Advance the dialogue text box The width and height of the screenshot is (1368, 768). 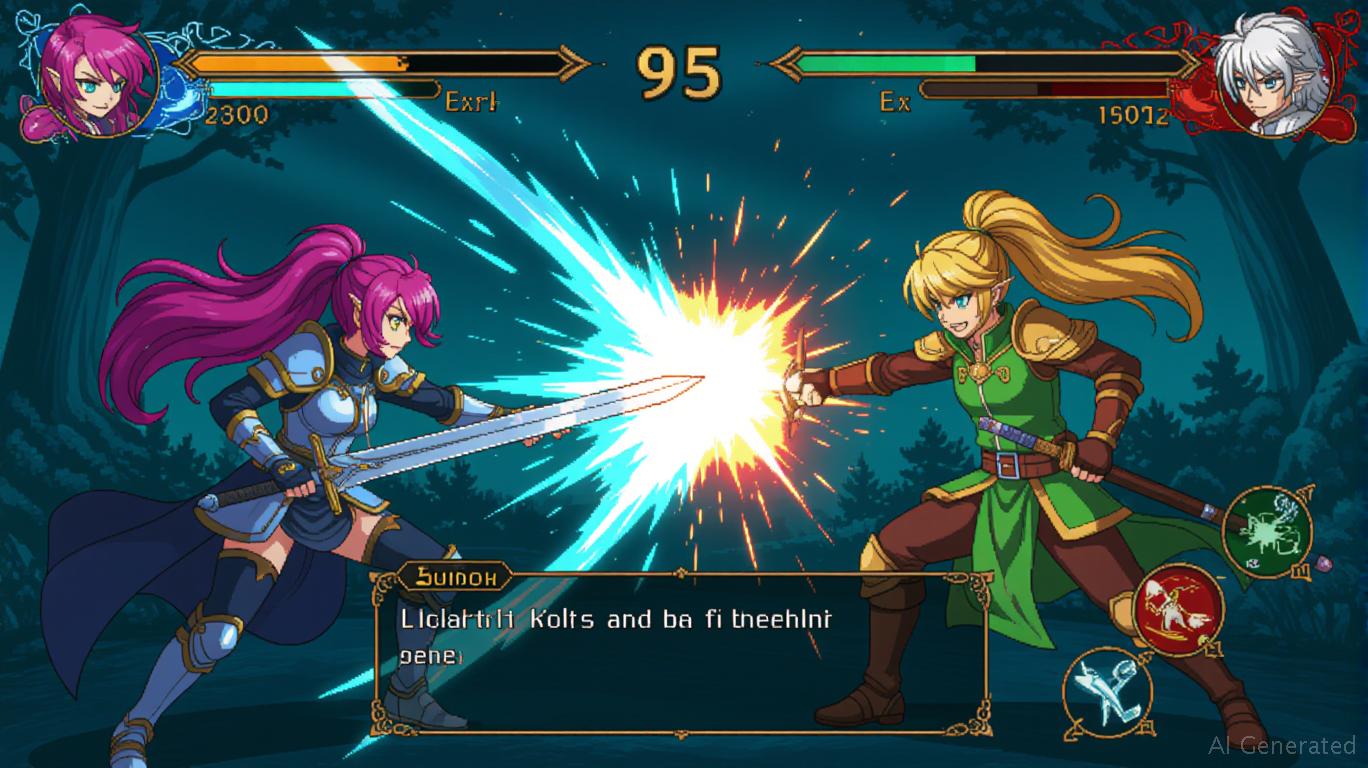click(x=680, y=650)
